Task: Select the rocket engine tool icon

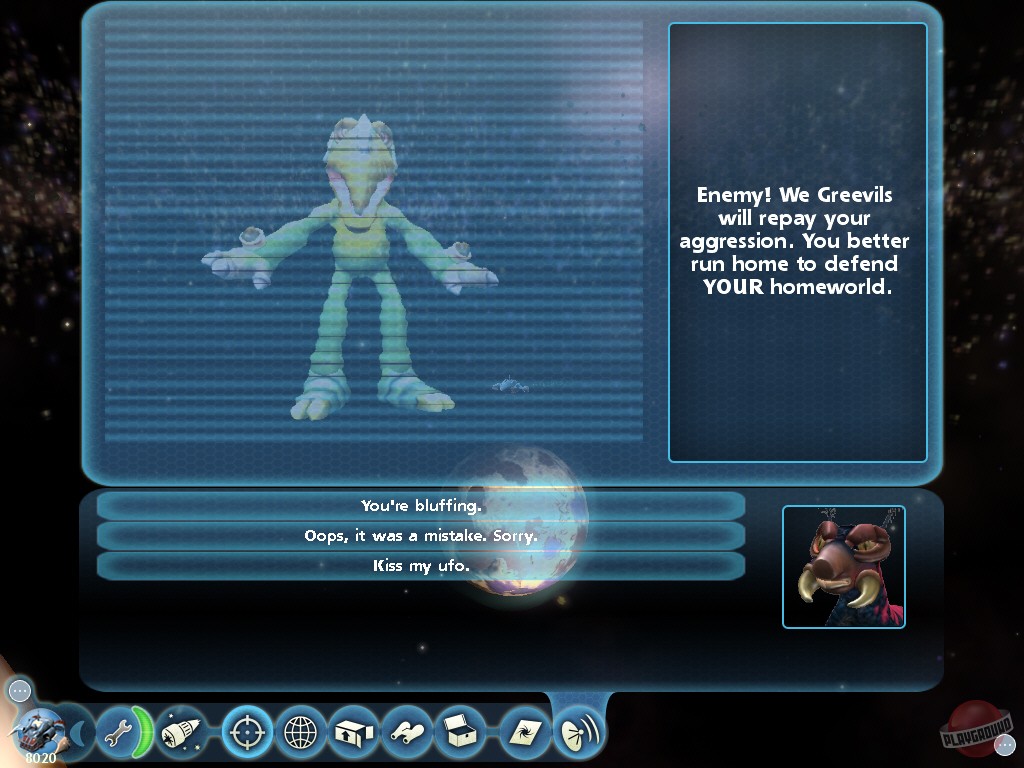Action: (x=182, y=734)
